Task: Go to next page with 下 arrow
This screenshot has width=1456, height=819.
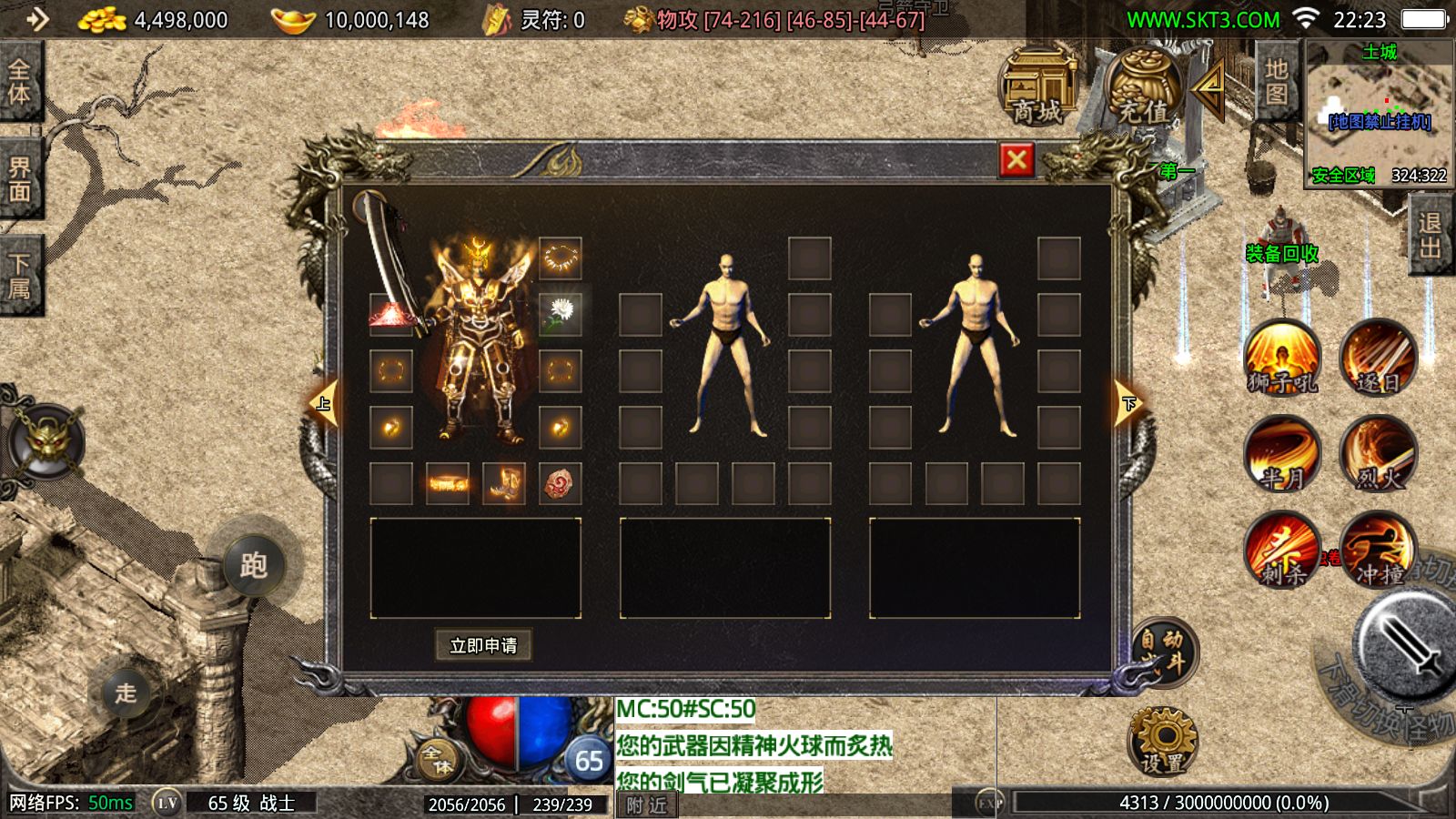Action: pyautogui.click(x=1128, y=404)
